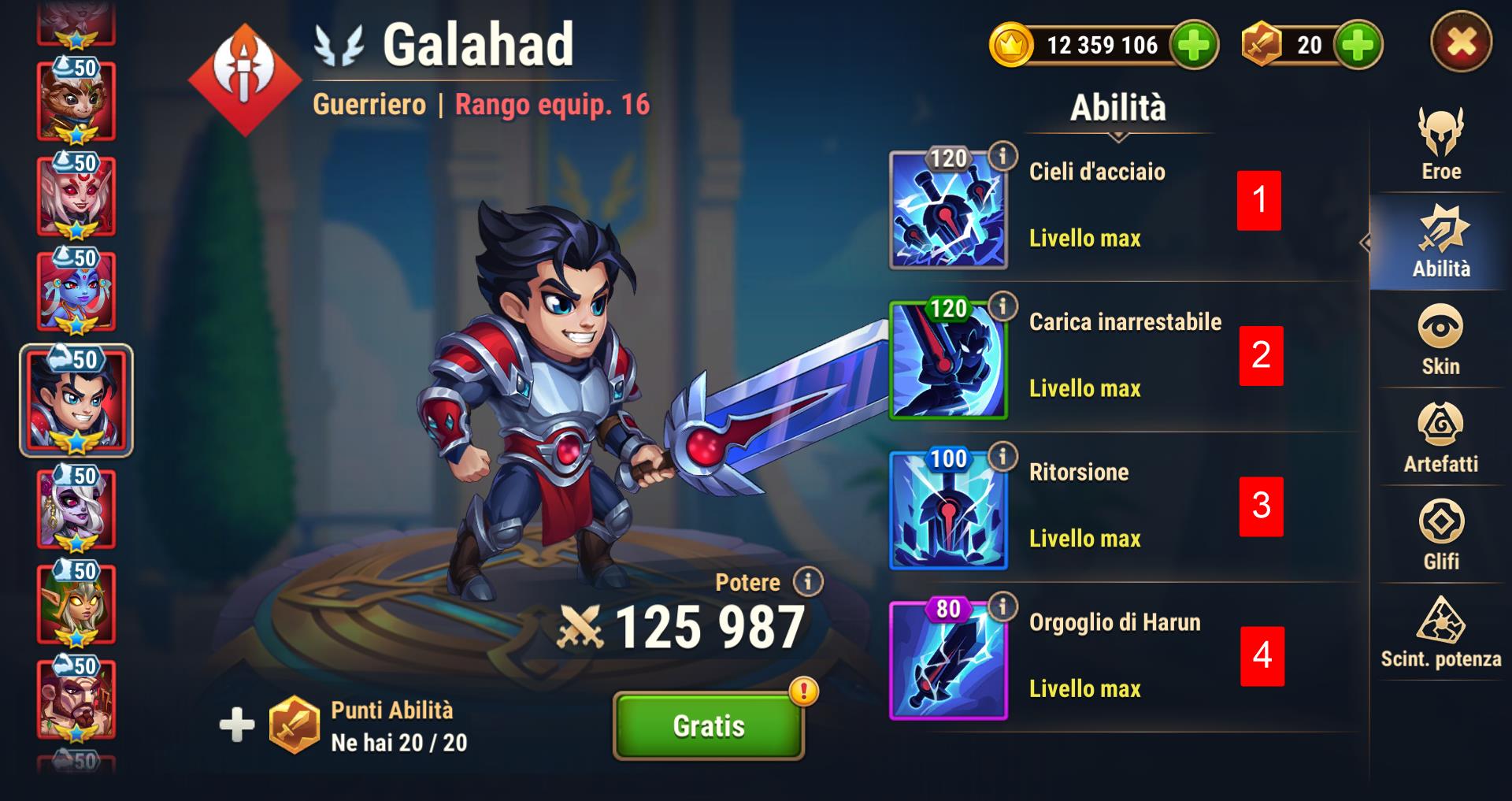Open the Skin tab
The image size is (1512, 801).
pyautogui.click(x=1440, y=340)
